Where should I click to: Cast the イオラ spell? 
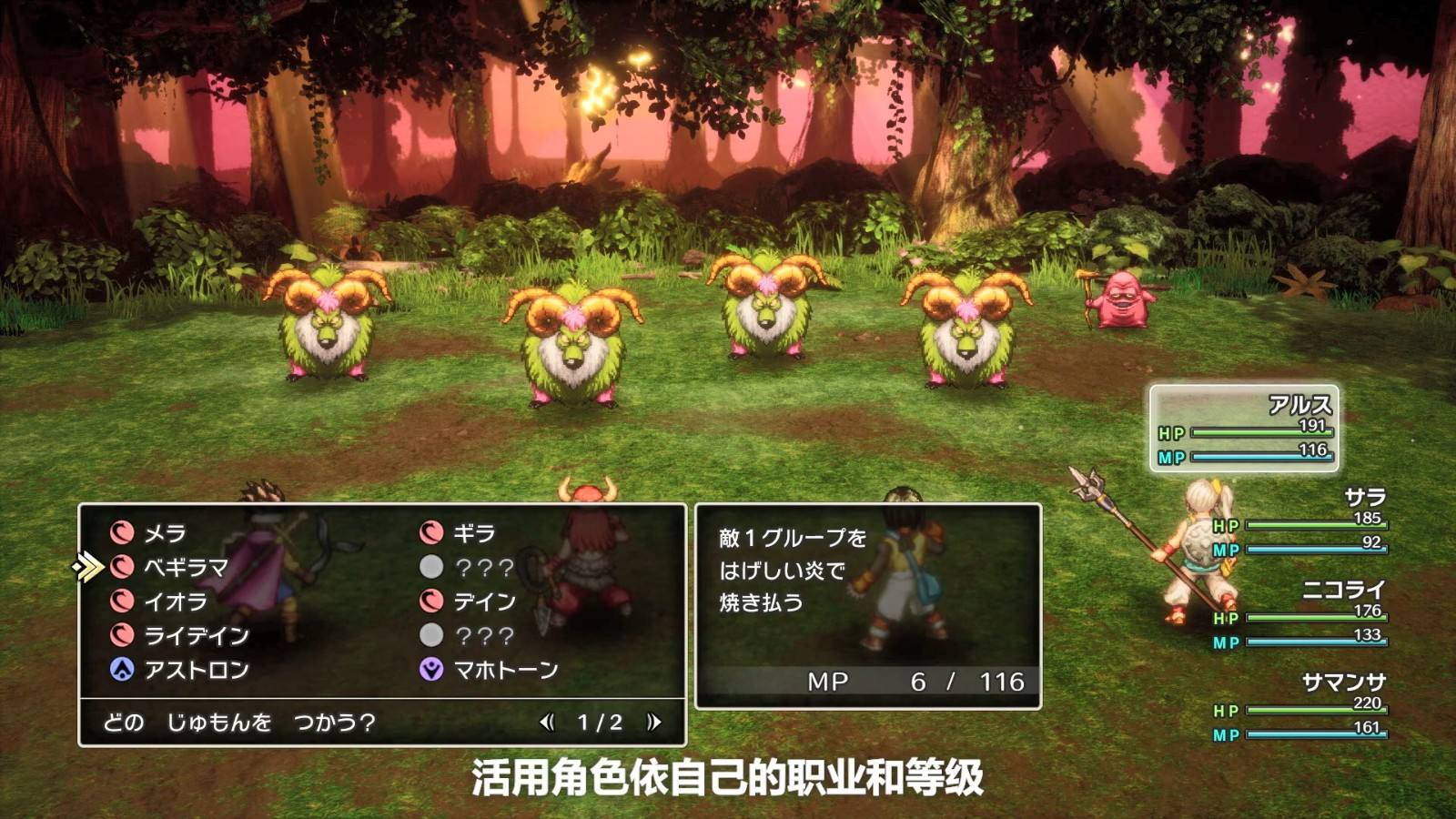175,602
